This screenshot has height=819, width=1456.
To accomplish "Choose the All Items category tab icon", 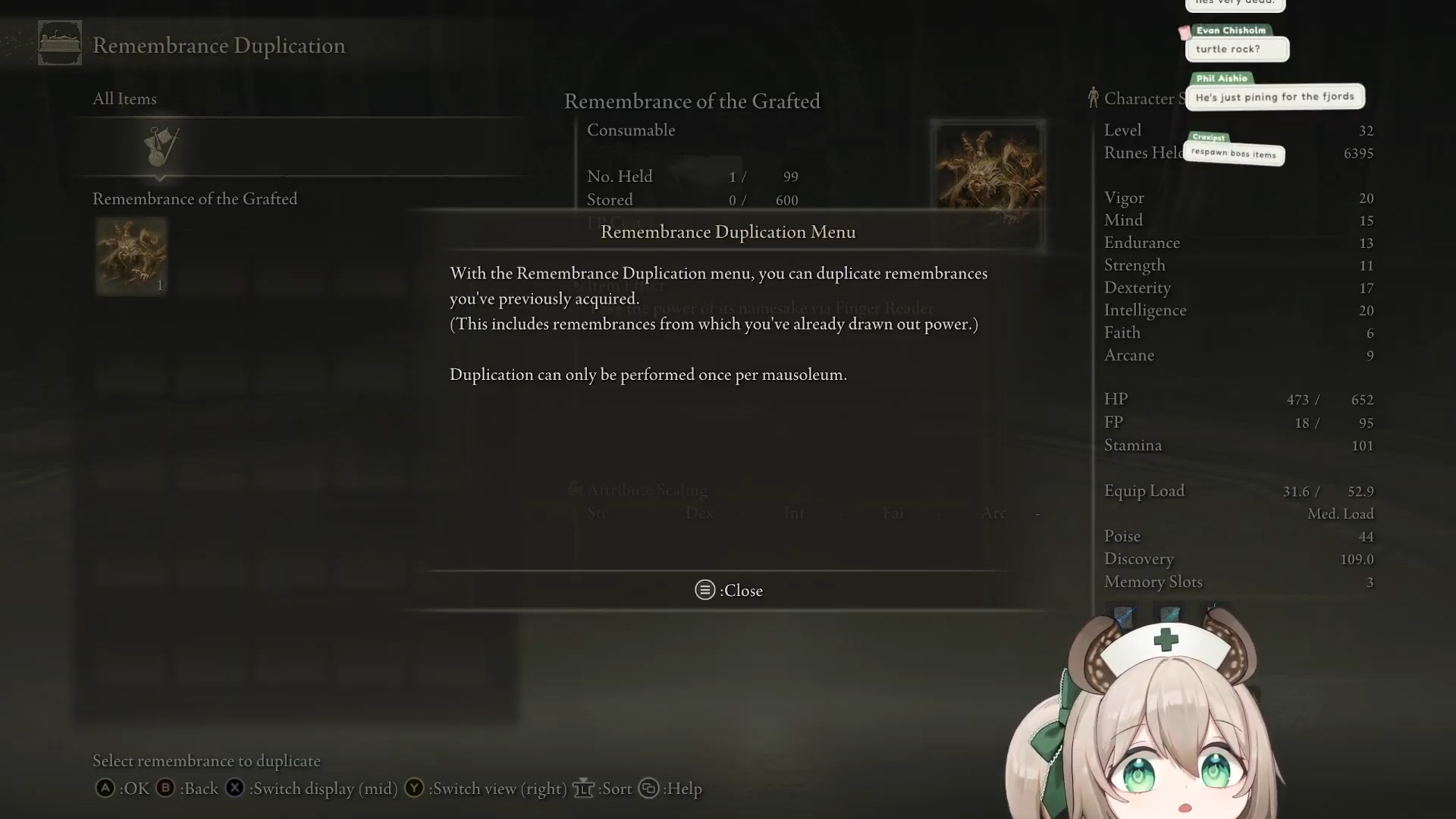I will point(162,146).
